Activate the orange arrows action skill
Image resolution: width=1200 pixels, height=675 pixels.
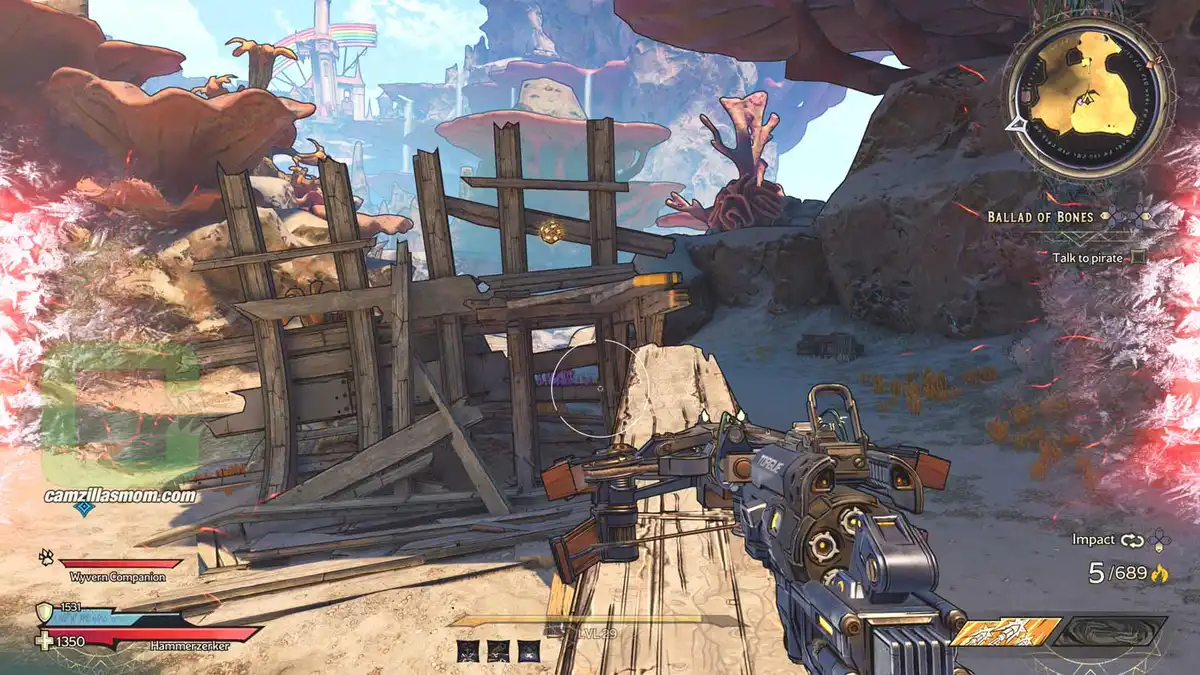click(x=1005, y=631)
